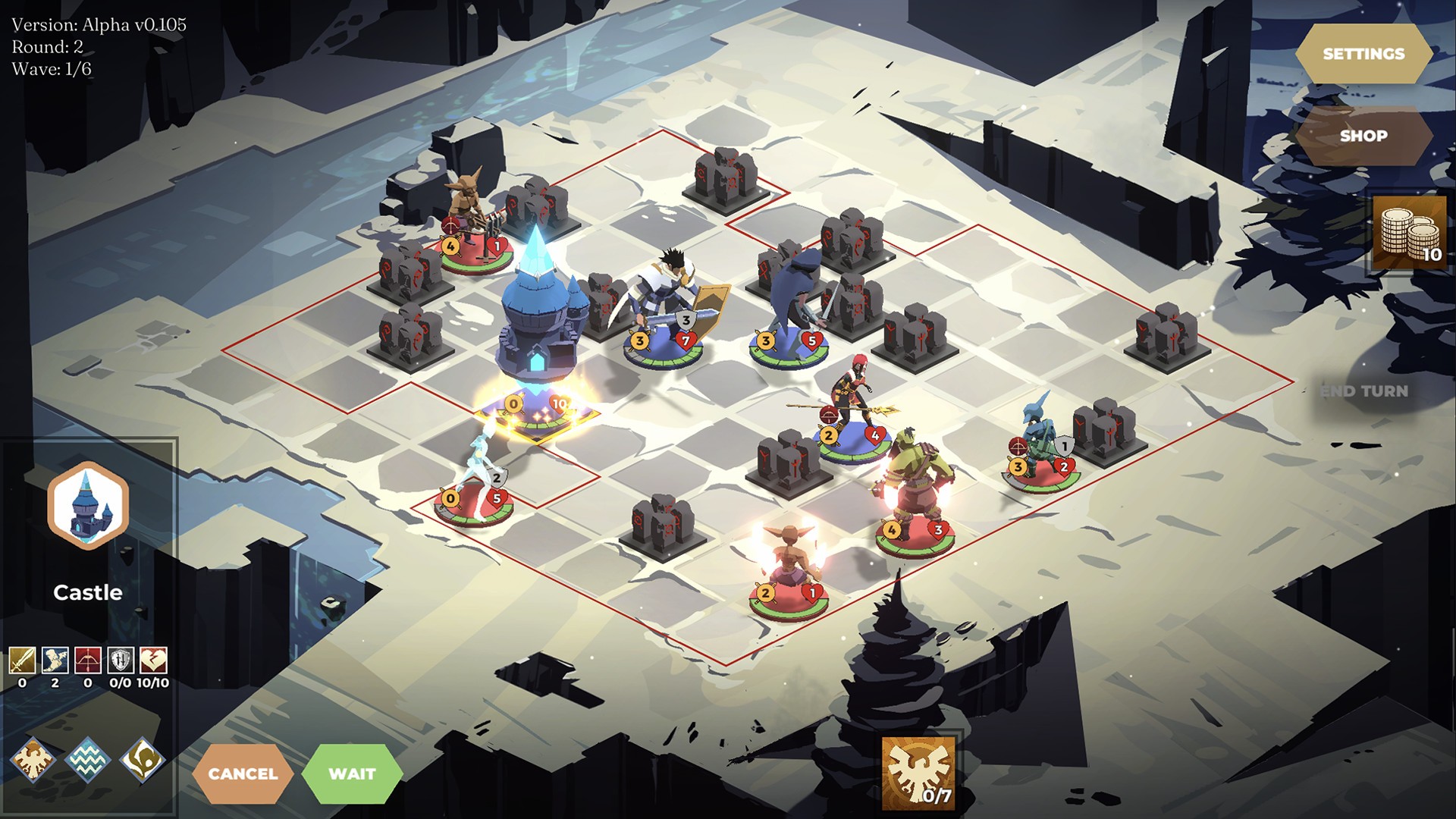This screenshot has height=819, width=1456.
Task: Select the broken heart health icon
Action: pyautogui.click(x=153, y=661)
